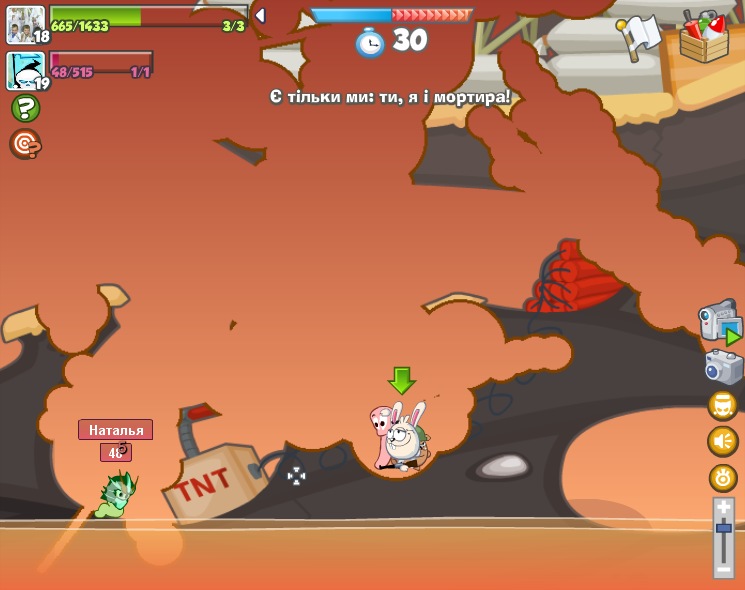Open the weapon crate inventory
The image size is (745, 590).
704,37
